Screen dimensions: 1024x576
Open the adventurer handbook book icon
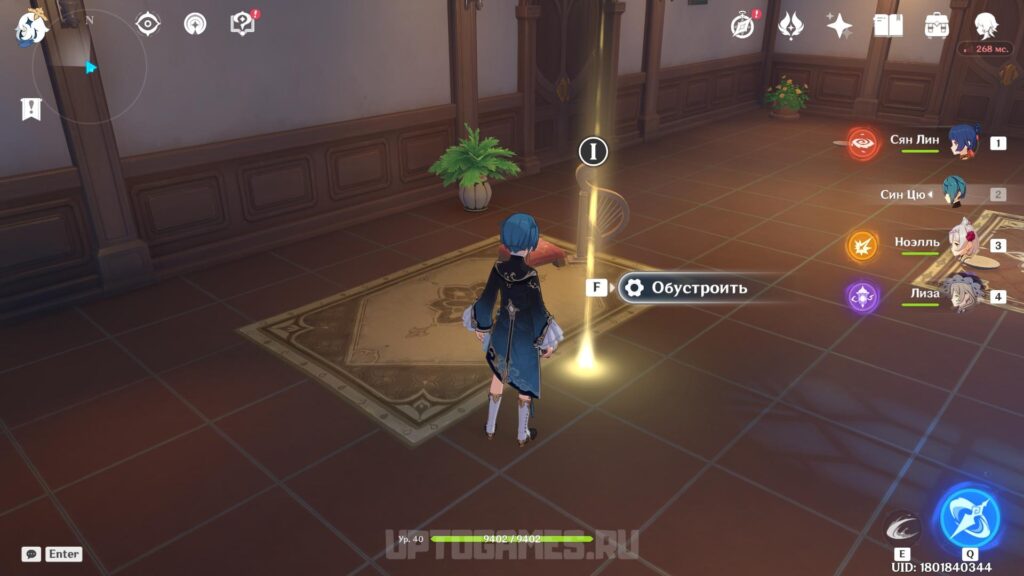click(888, 25)
